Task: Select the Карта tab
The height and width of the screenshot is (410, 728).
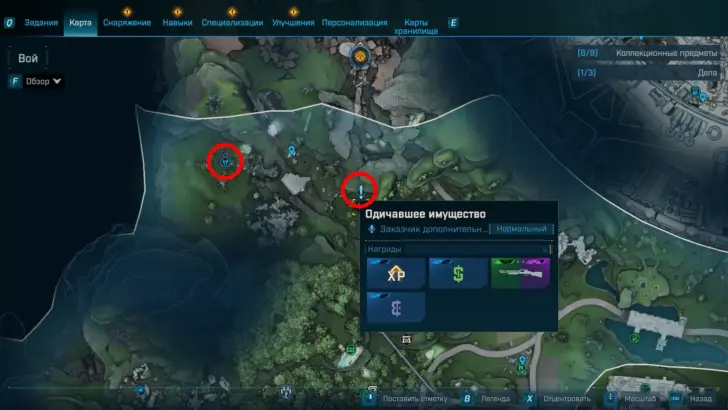Action: pyautogui.click(x=80, y=22)
